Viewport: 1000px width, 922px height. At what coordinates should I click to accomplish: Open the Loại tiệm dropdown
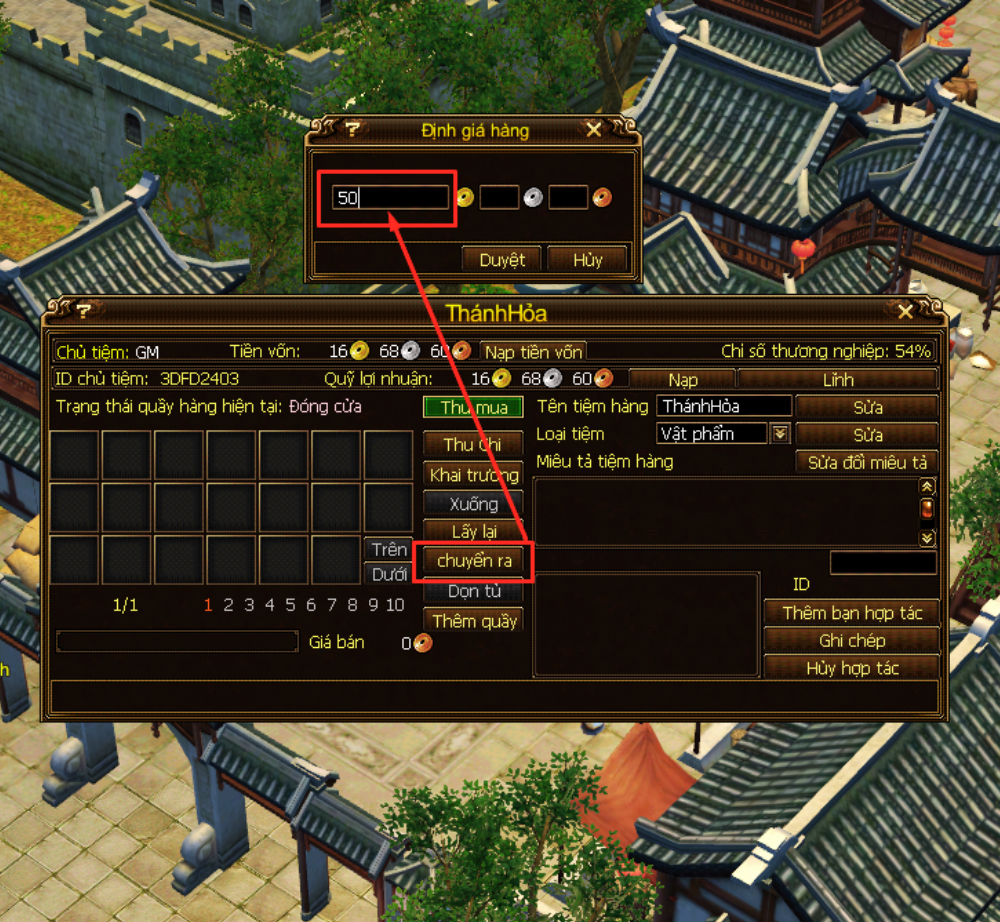pyautogui.click(x=780, y=434)
